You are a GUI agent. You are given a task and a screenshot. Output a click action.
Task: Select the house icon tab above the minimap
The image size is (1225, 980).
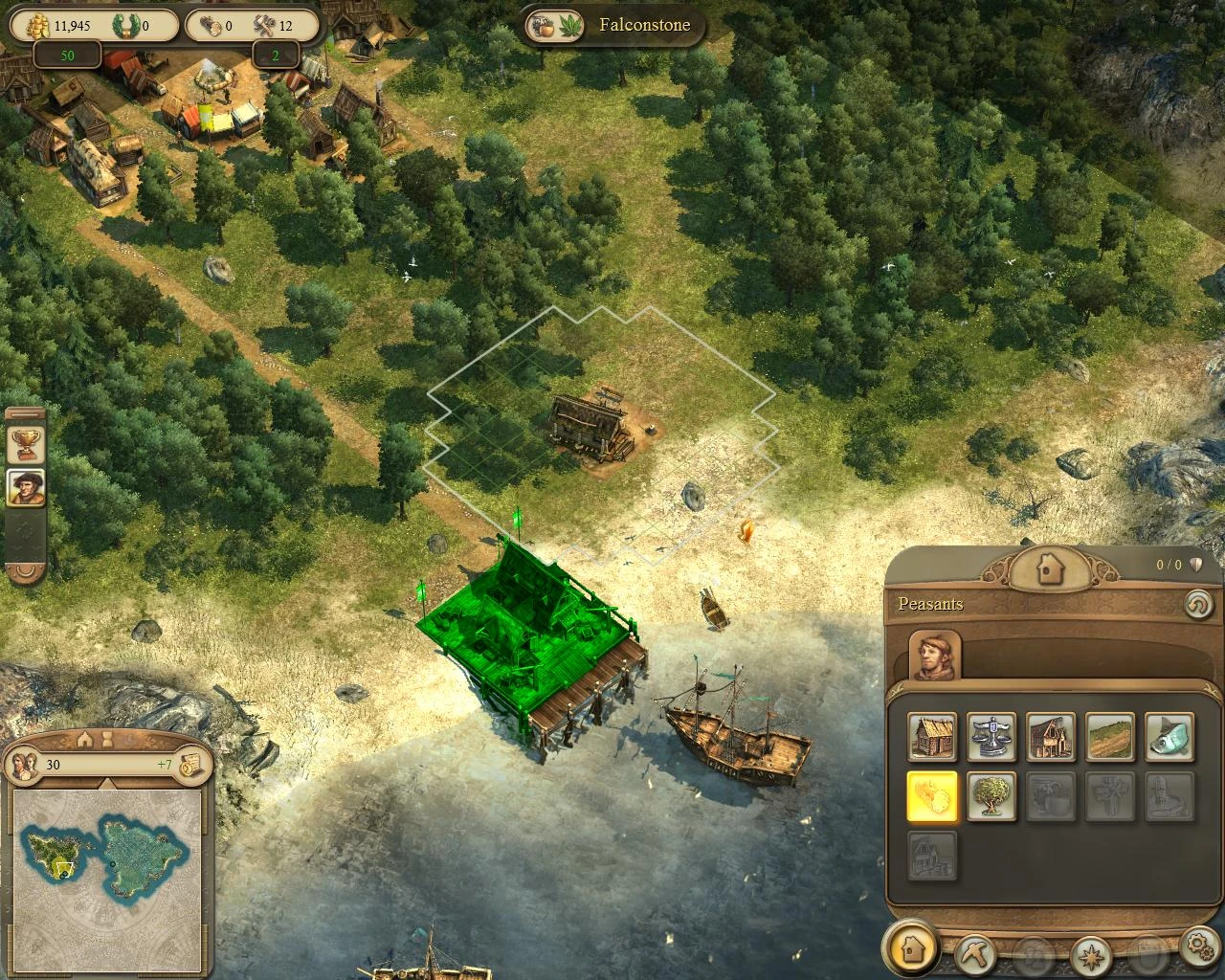(85, 740)
